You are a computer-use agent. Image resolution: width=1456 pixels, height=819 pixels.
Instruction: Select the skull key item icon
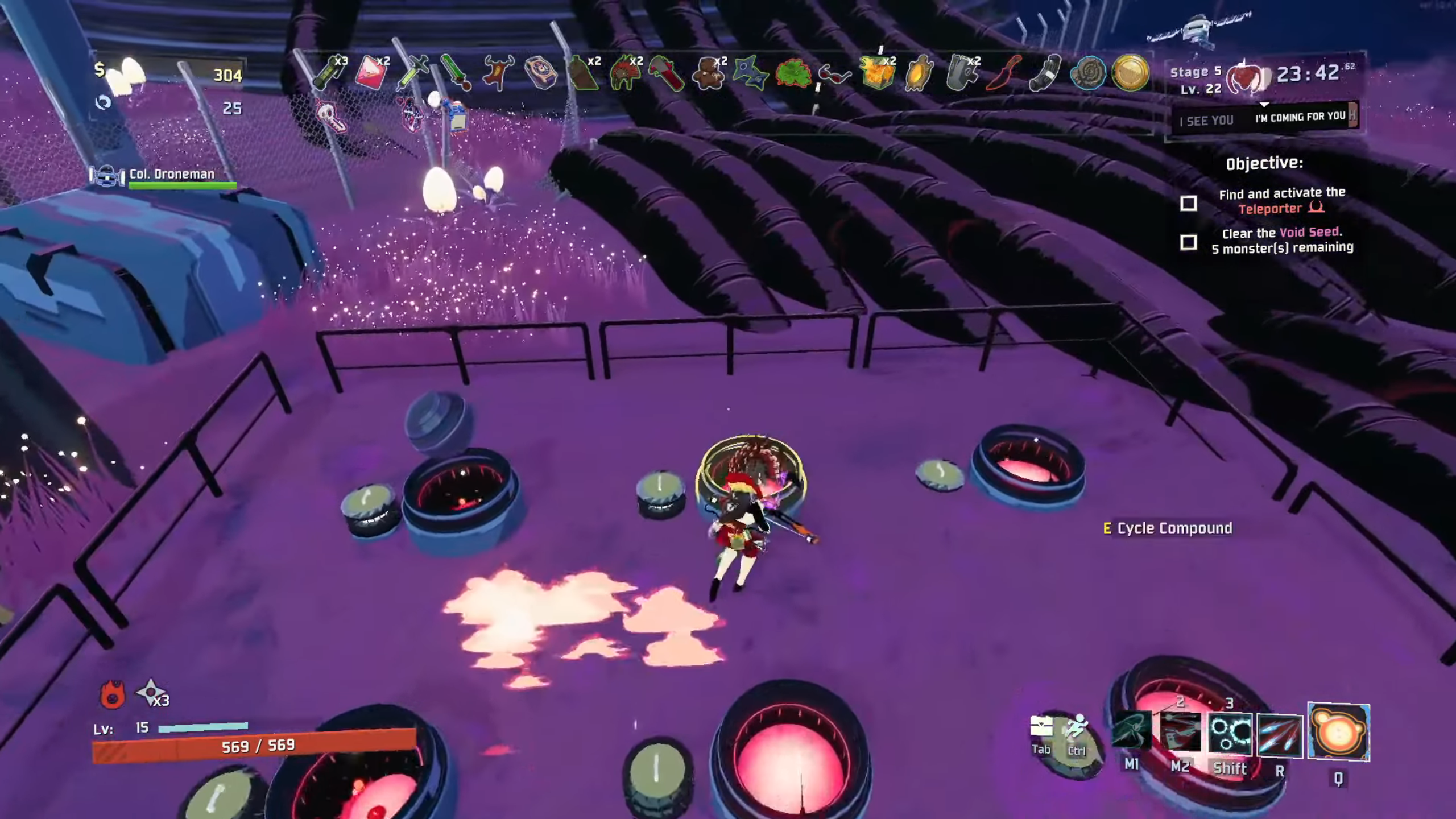[x=331, y=115]
